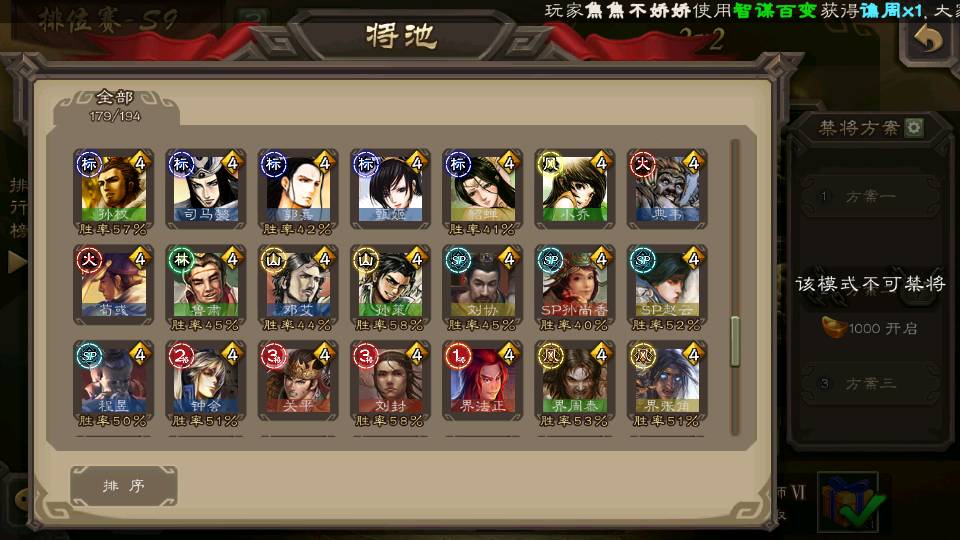This screenshot has width=960, height=540.
Task: Choose the 孙权 general card
Action: [112, 190]
